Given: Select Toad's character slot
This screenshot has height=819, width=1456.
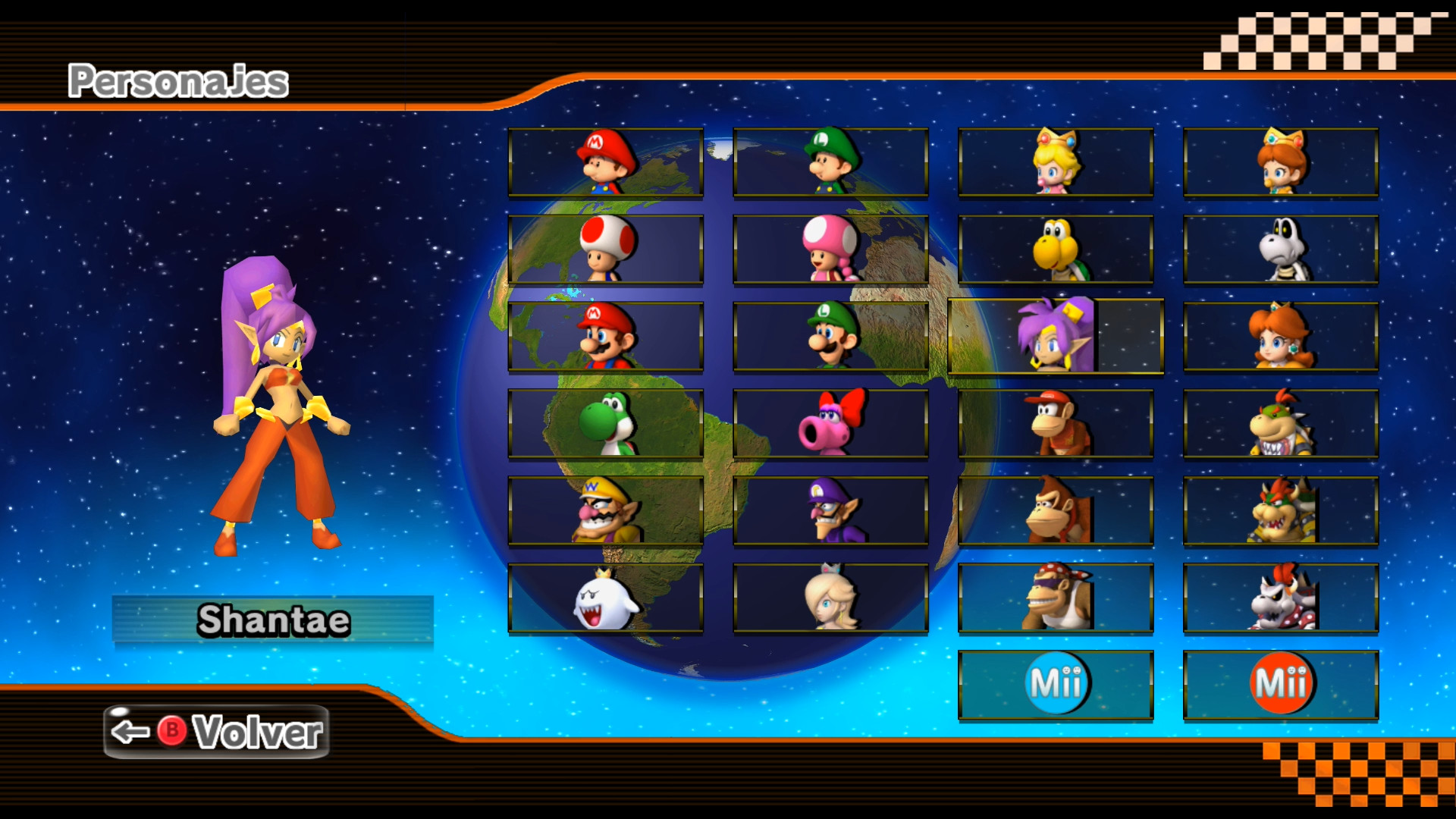Looking at the screenshot, I should [604, 249].
